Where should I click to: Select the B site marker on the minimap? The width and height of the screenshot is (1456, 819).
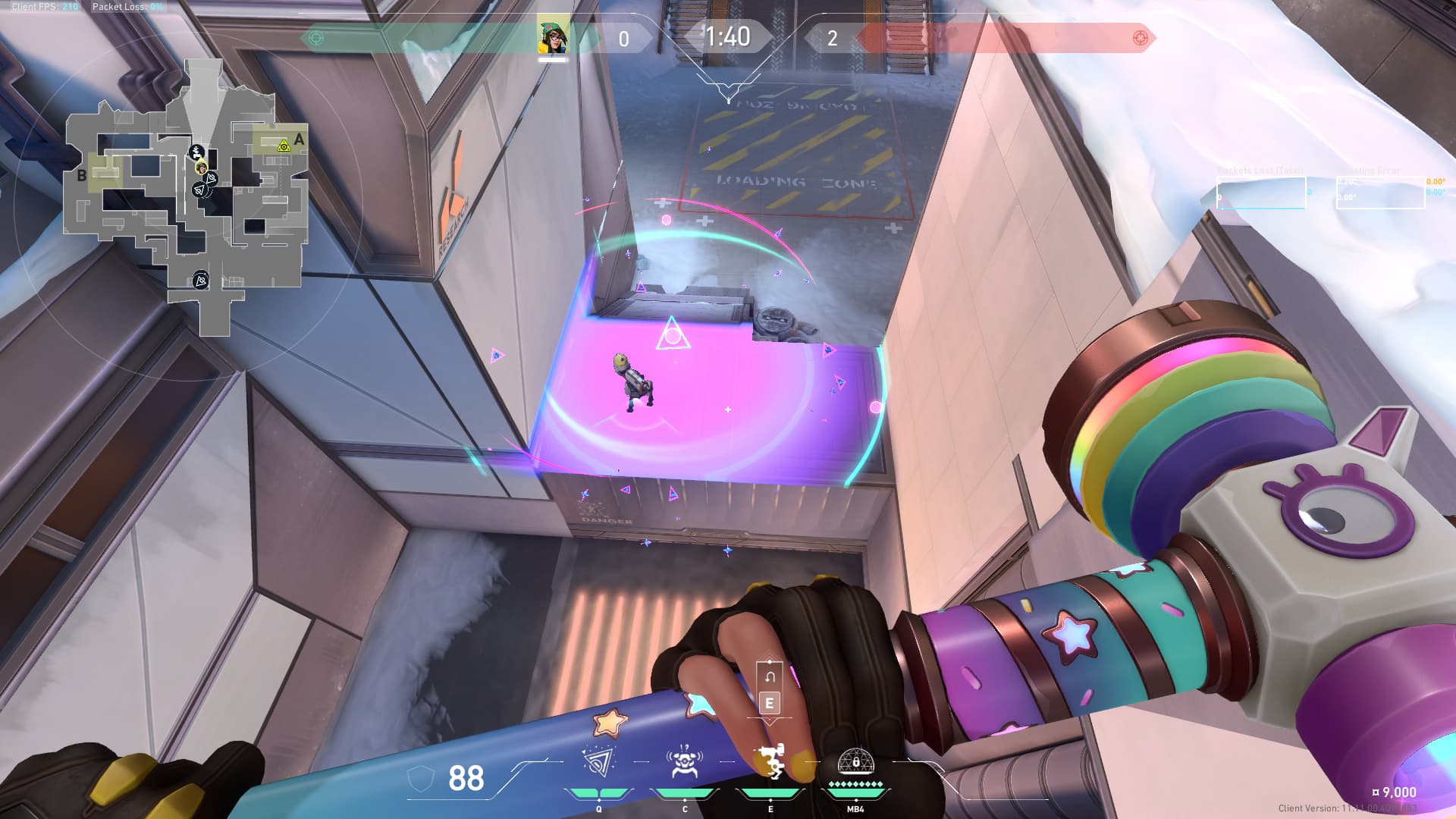82,176
